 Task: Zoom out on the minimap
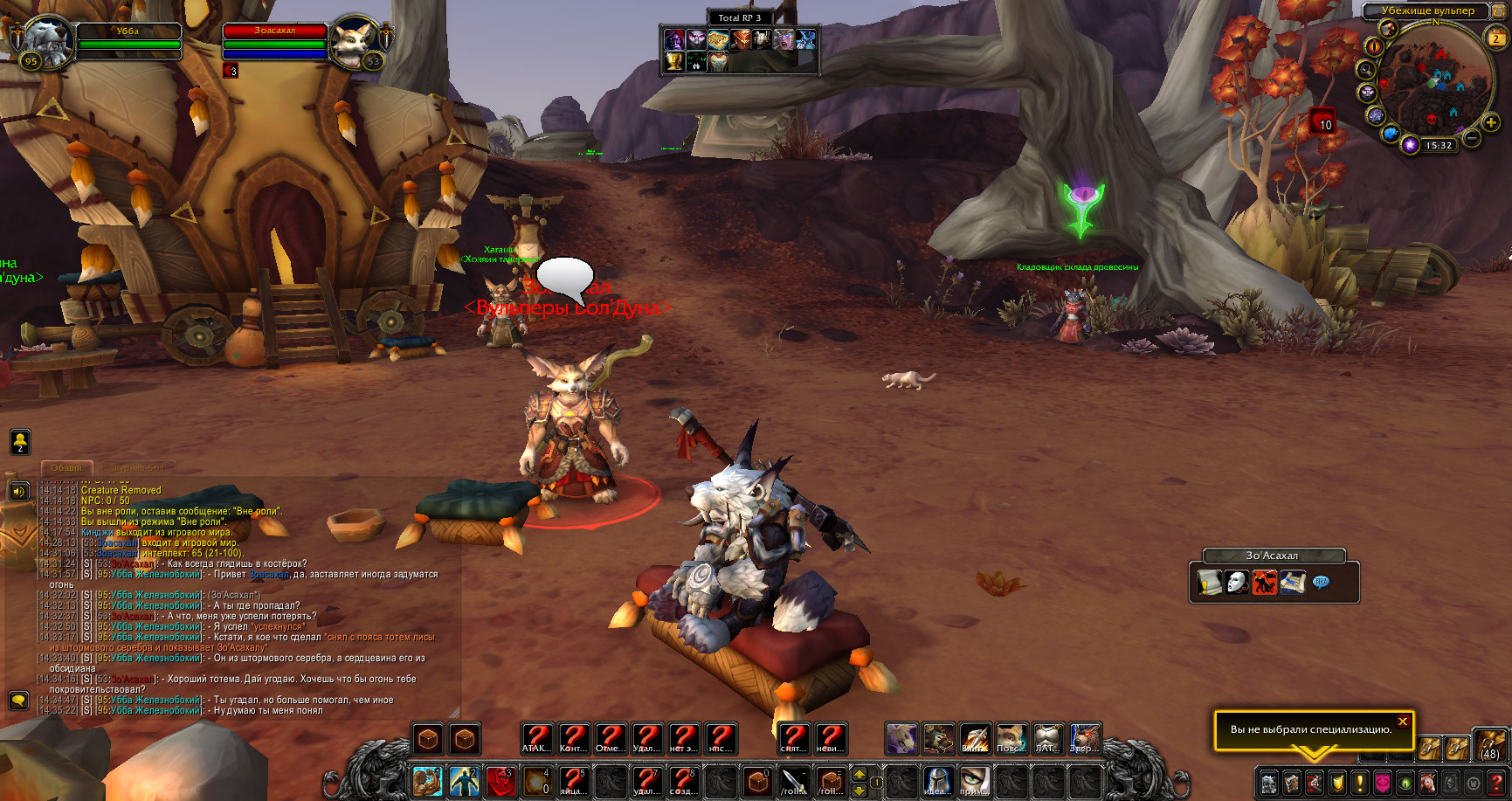[1471, 139]
